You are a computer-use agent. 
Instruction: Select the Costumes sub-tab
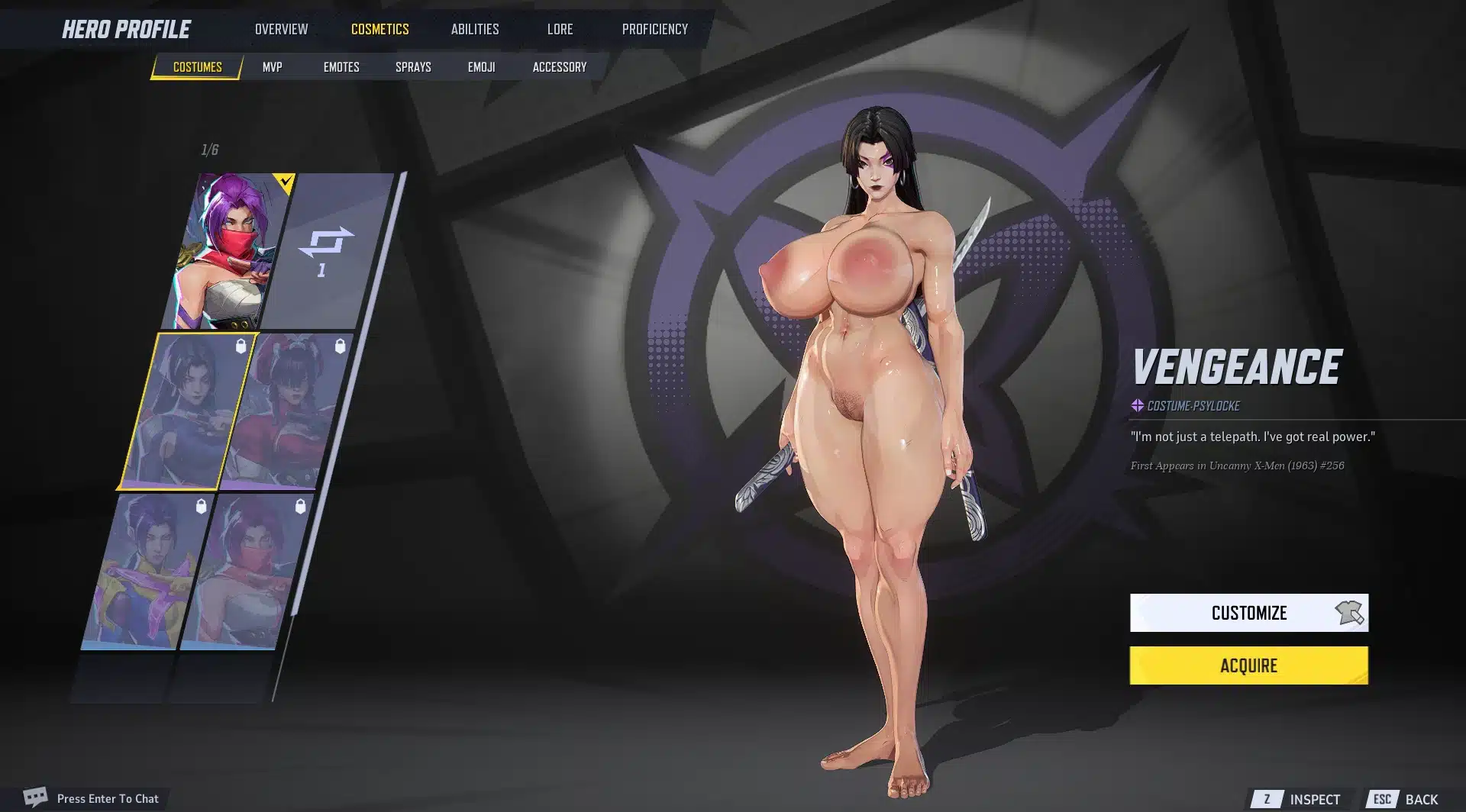pos(197,67)
